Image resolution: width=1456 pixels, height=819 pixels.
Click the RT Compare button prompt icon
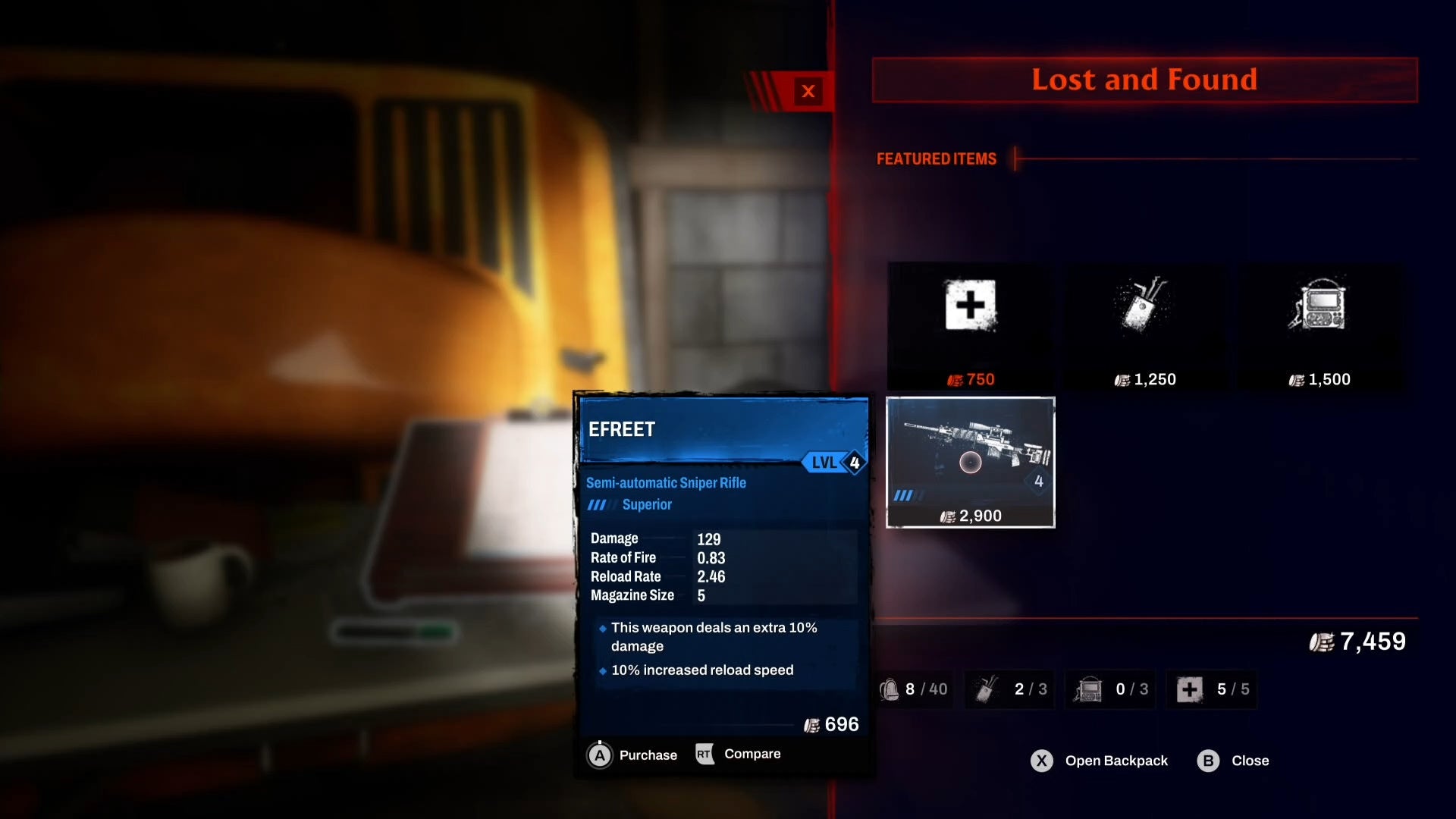pyautogui.click(x=704, y=754)
